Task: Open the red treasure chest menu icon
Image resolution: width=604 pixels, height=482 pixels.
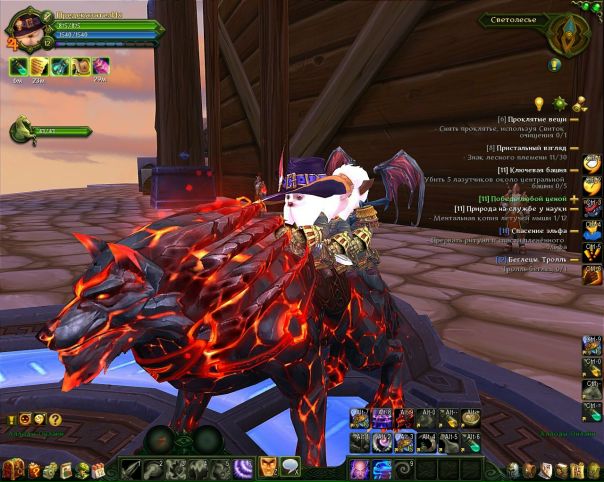Action: pos(13,468)
